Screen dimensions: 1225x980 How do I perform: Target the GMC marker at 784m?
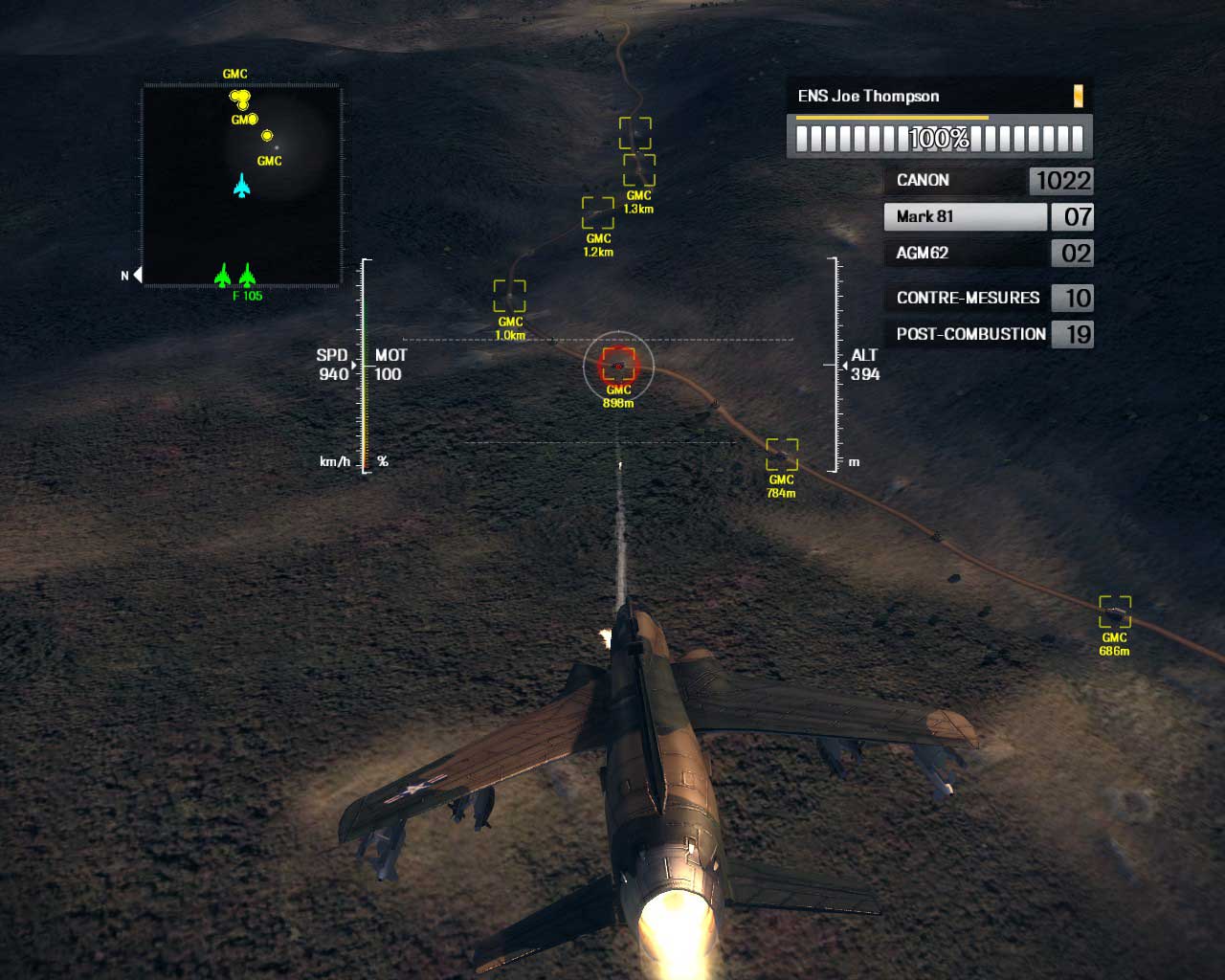tap(782, 454)
